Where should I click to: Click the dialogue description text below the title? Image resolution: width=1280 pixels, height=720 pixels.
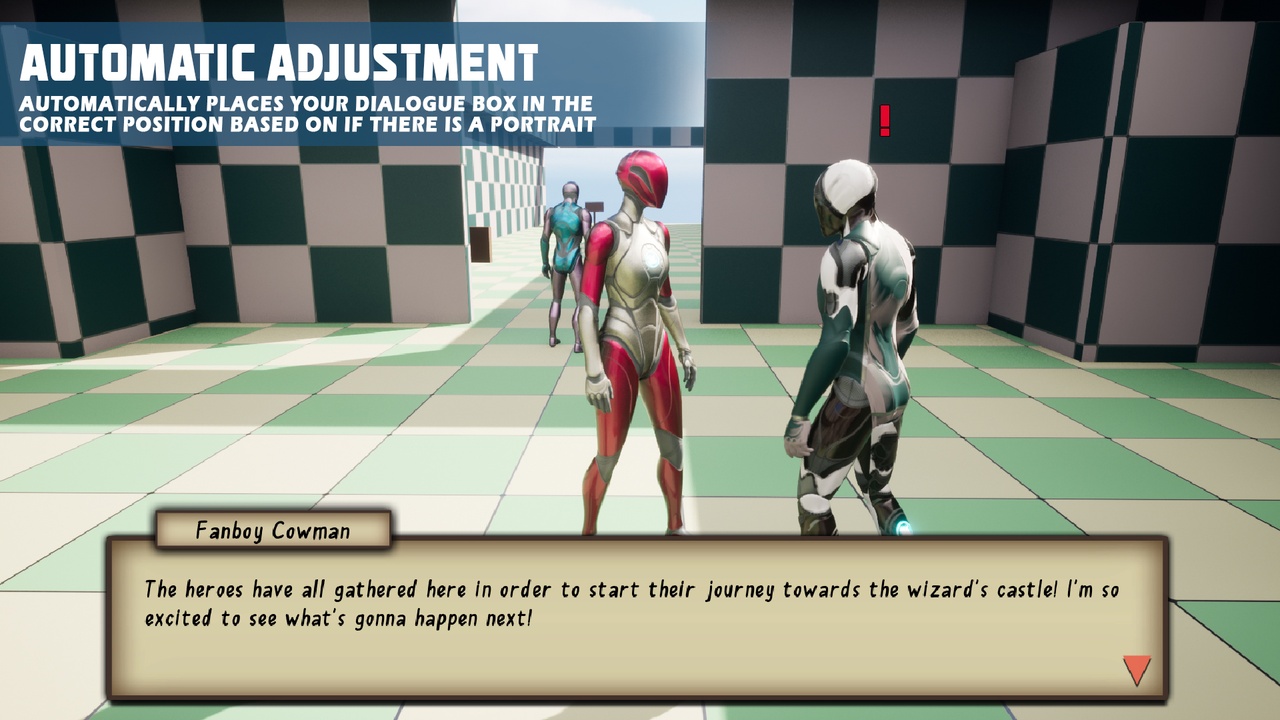(x=305, y=112)
